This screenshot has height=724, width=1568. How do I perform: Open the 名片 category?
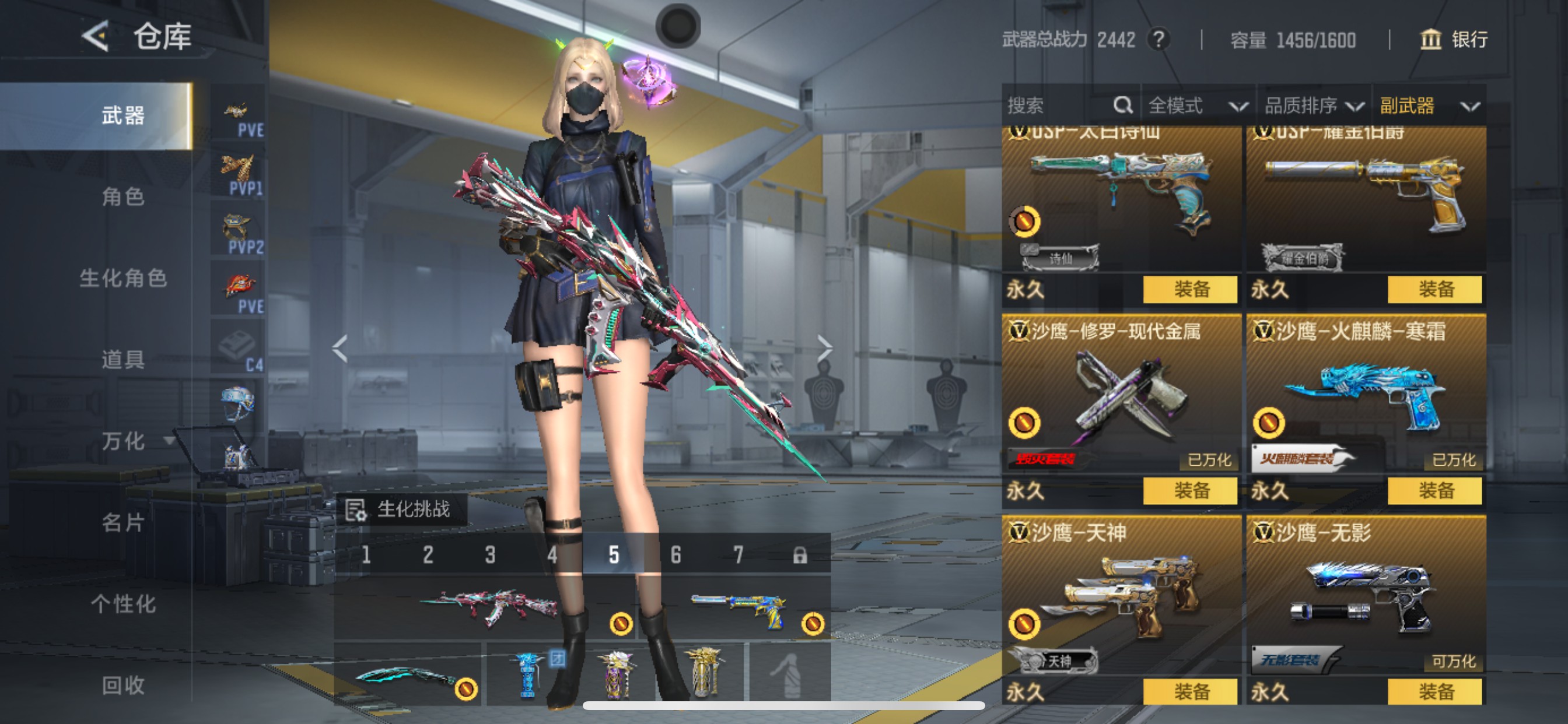click(123, 523)
